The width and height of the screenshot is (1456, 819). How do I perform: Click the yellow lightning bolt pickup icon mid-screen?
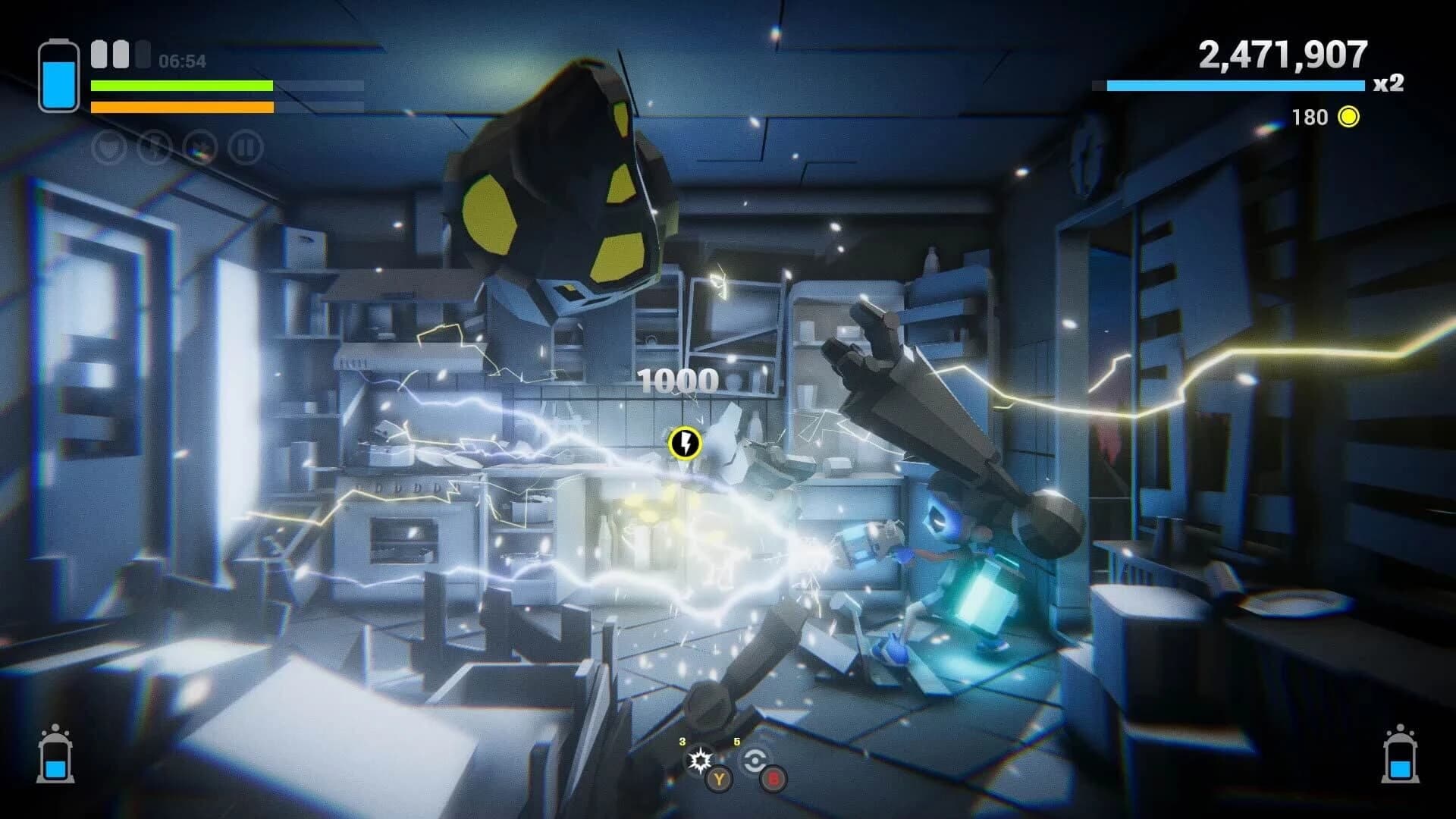(685, 444)
